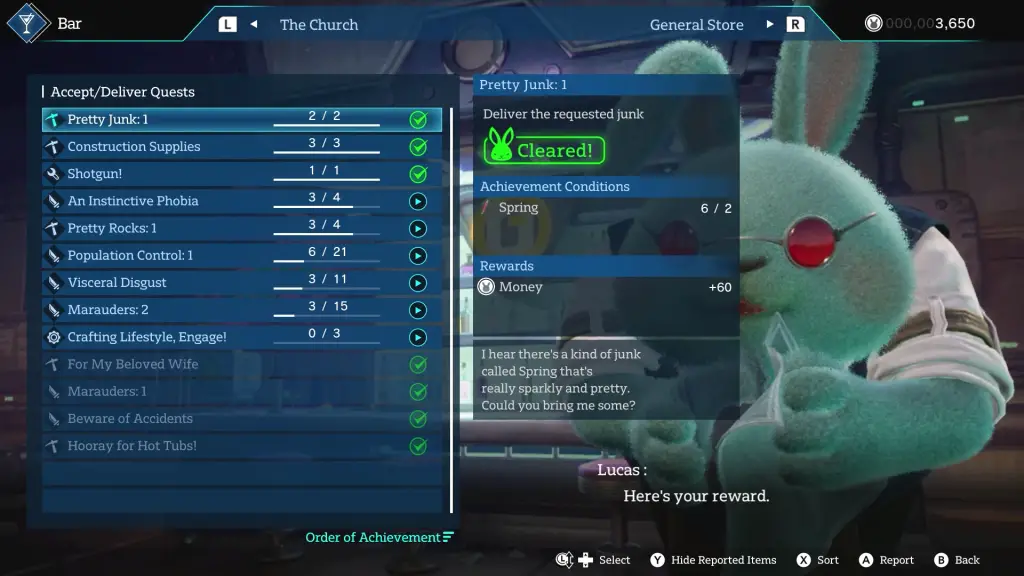This screenshot has height=576, width=1024.
Task: Choose the For My Beloved Wife quest
Action: pos(241,364)
